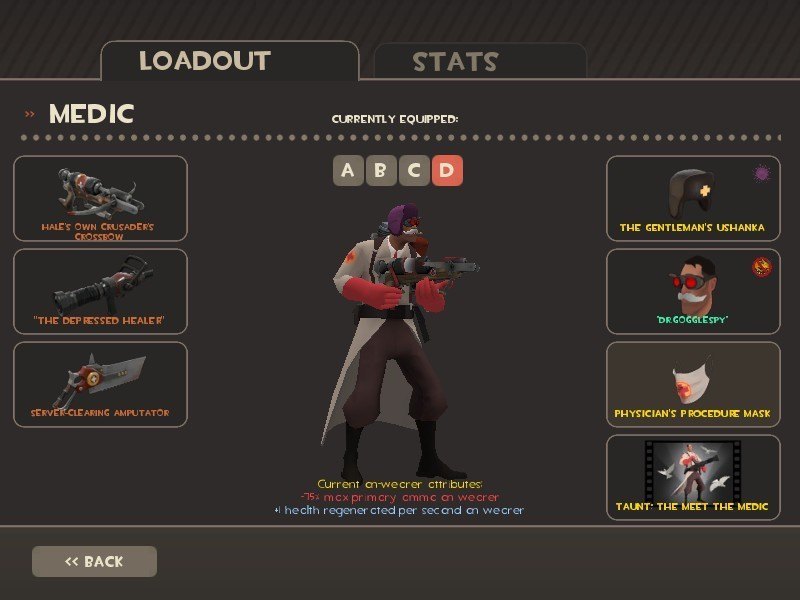Screen dimensions: 800x600
Task: Switch to the Loadout tab
Action: click(x=229, y=61)
